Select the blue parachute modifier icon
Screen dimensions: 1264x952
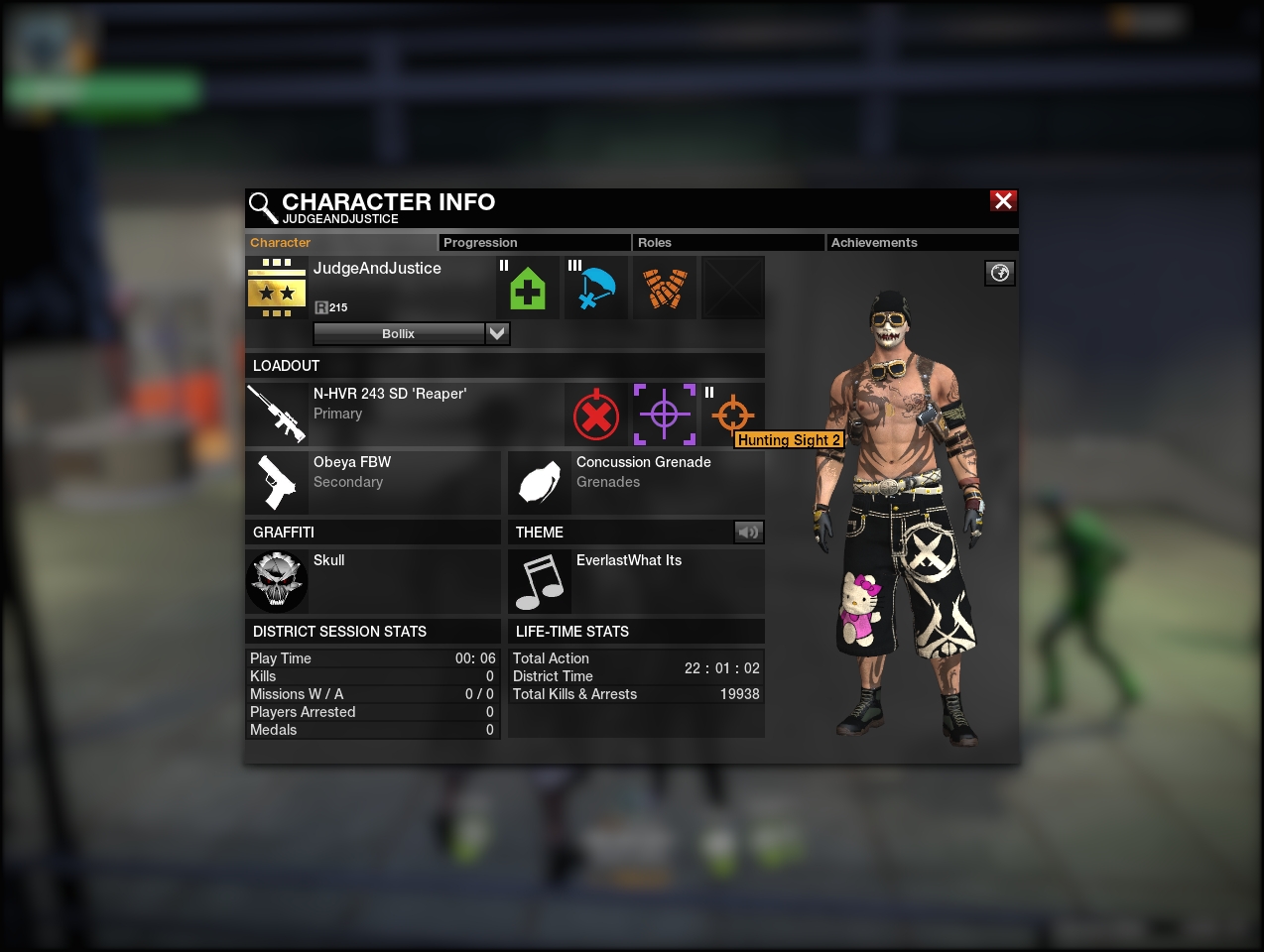[596, 289]
